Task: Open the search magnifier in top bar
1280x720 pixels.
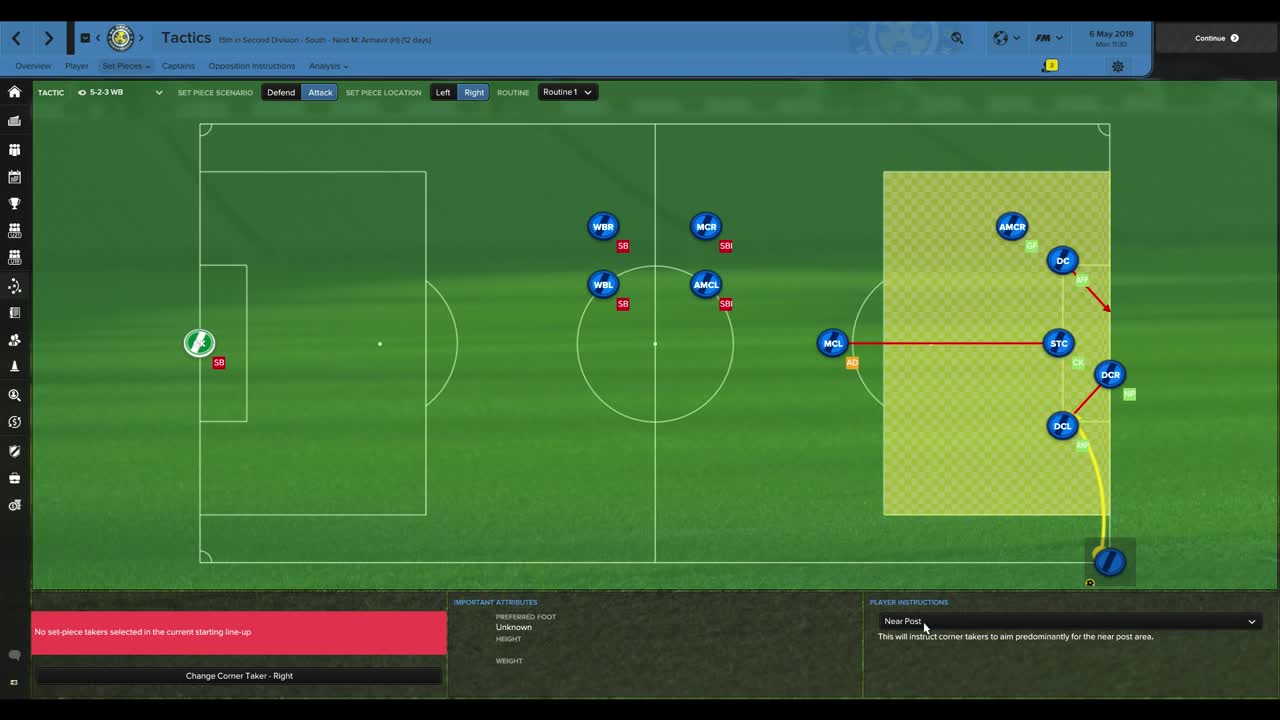Action: pos(957,38)
